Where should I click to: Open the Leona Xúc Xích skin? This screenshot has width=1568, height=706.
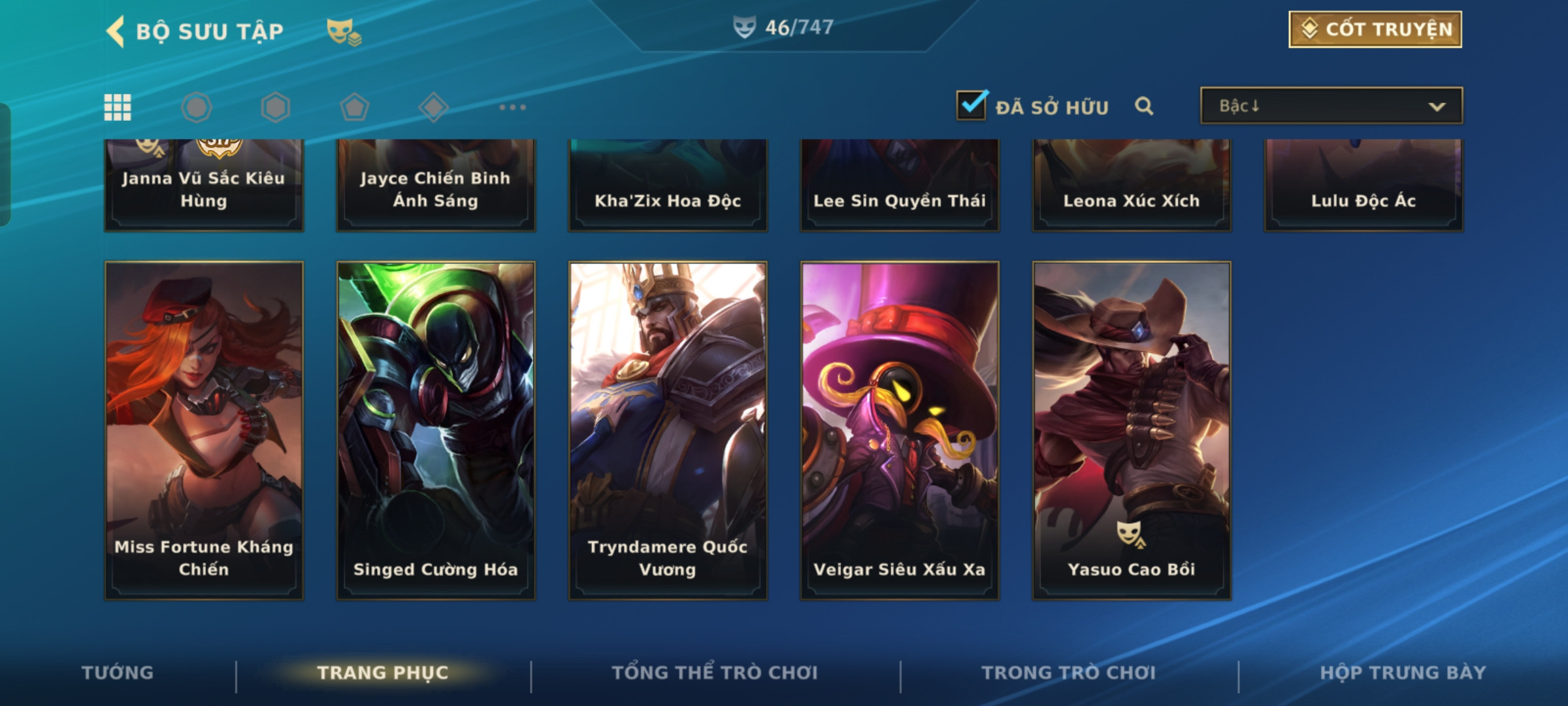tap(1132, 186)
